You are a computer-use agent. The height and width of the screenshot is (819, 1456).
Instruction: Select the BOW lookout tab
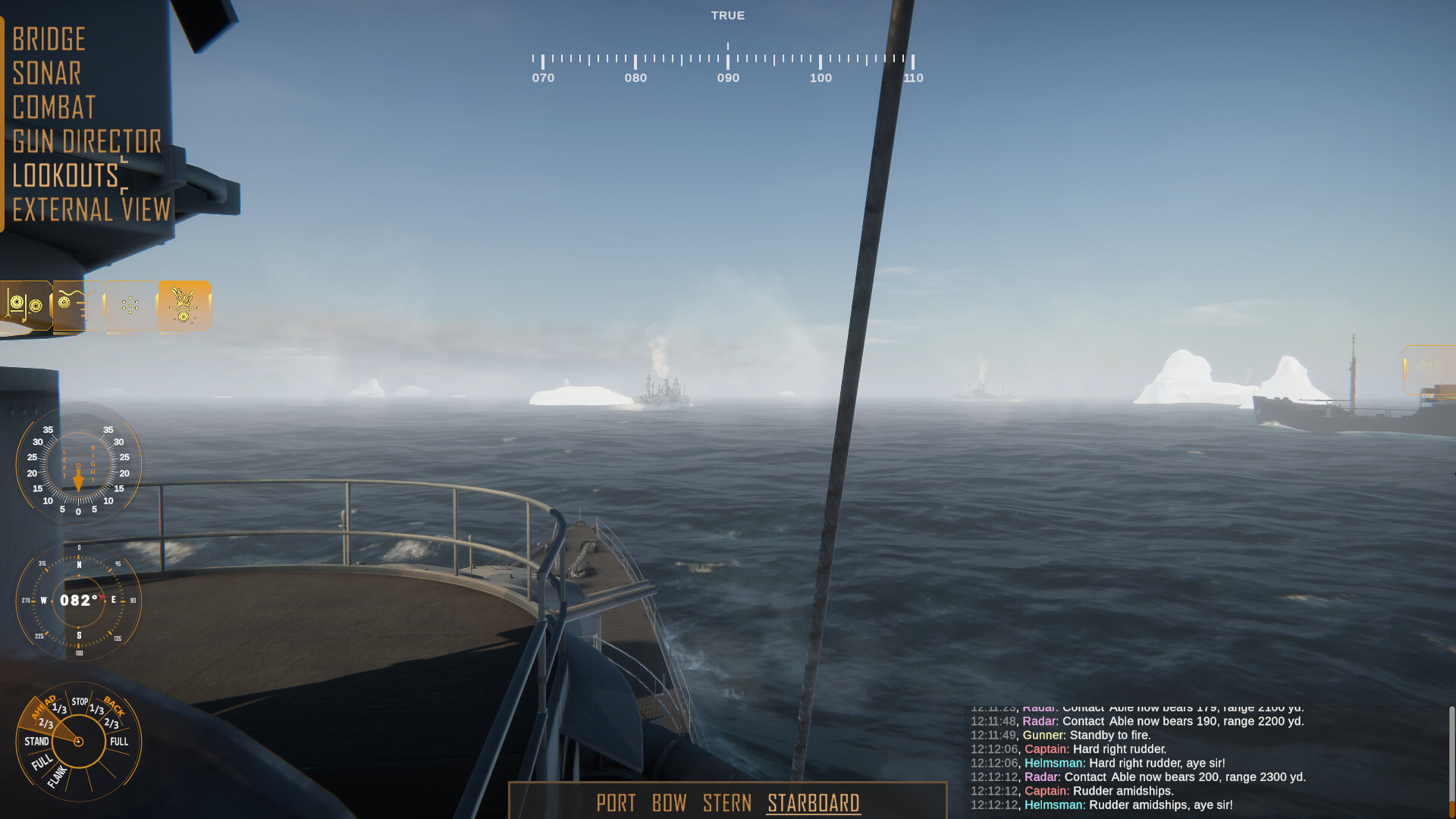pos(670,804)
